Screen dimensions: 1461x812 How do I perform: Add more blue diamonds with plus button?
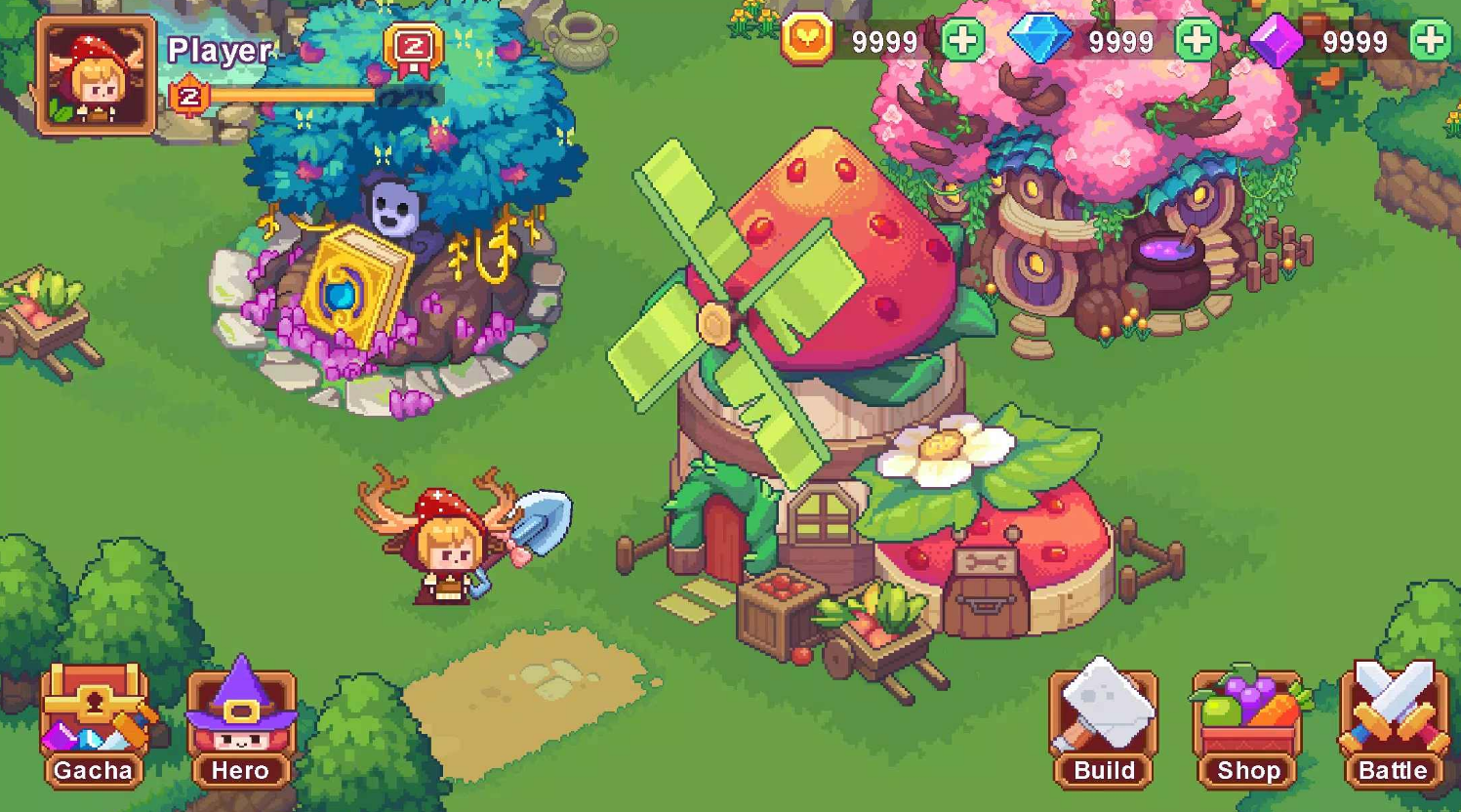[x=1197, y=41]
